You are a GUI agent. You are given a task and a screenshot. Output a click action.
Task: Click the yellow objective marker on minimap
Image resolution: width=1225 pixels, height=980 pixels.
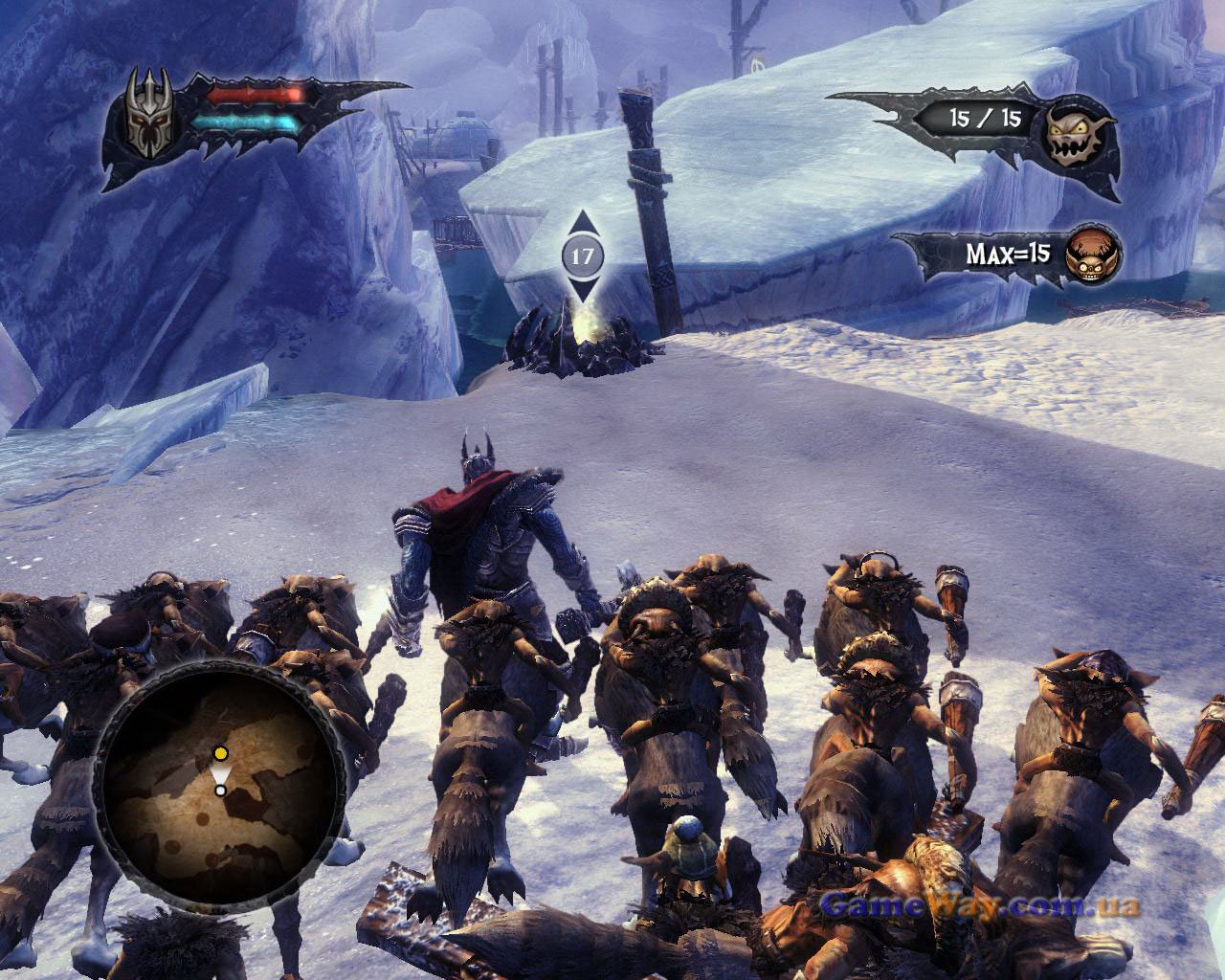tap(221, 753)
